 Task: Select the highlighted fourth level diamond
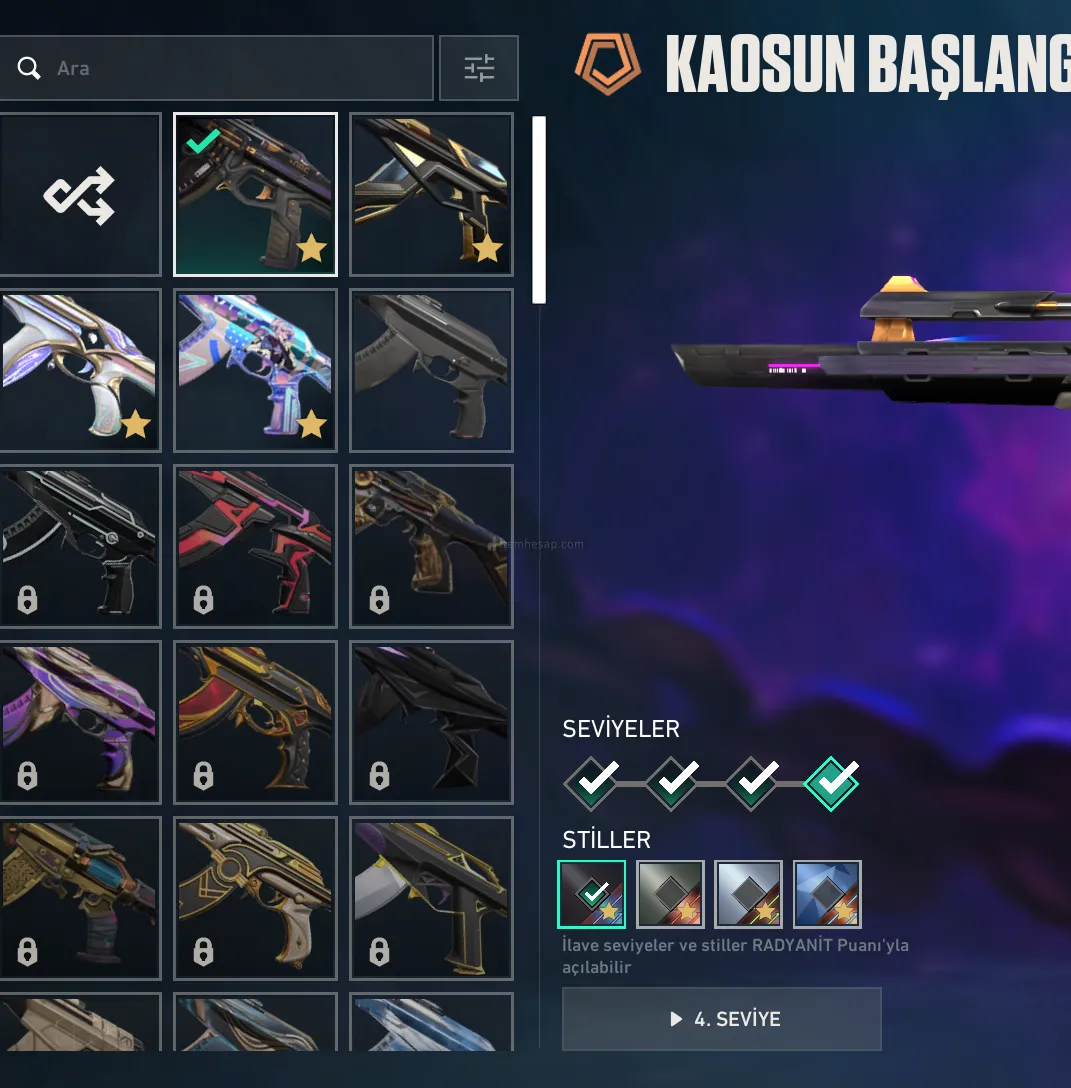831,781
